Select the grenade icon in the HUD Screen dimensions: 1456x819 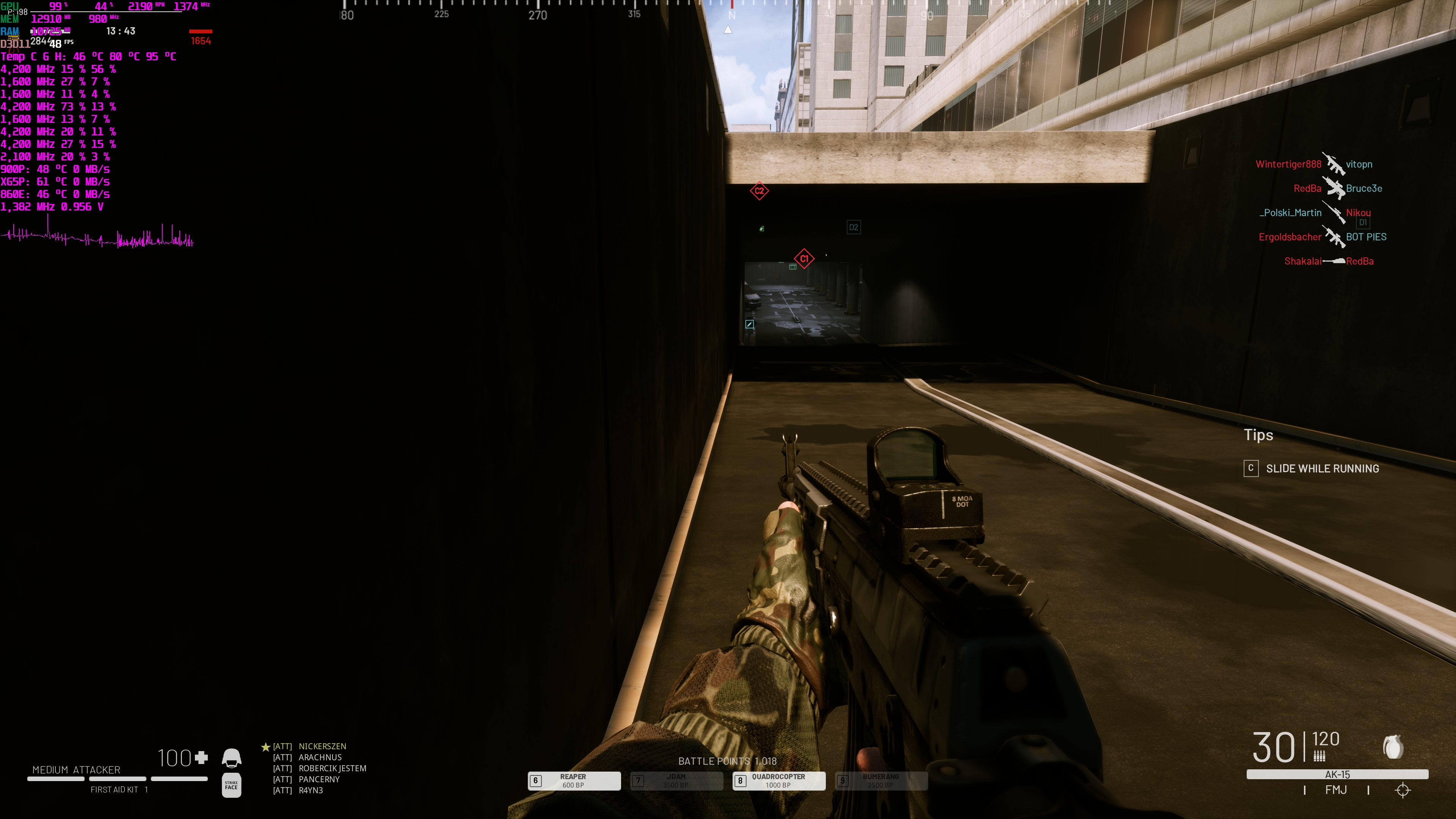point(1393,748)
